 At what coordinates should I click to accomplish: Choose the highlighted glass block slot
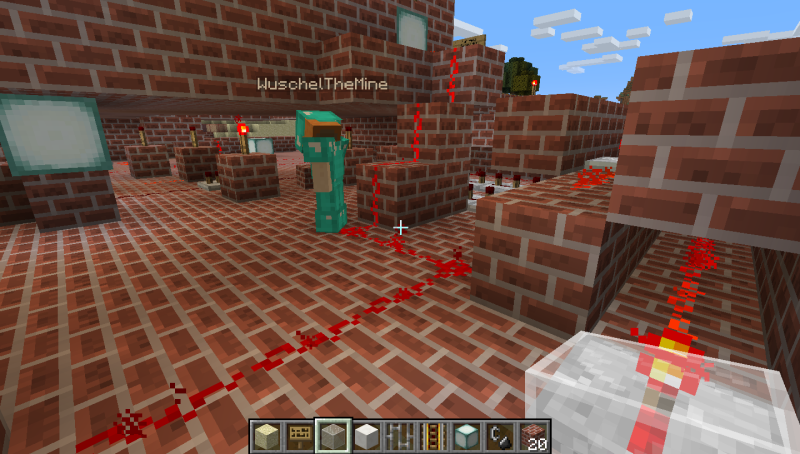(x=334, y=436)
